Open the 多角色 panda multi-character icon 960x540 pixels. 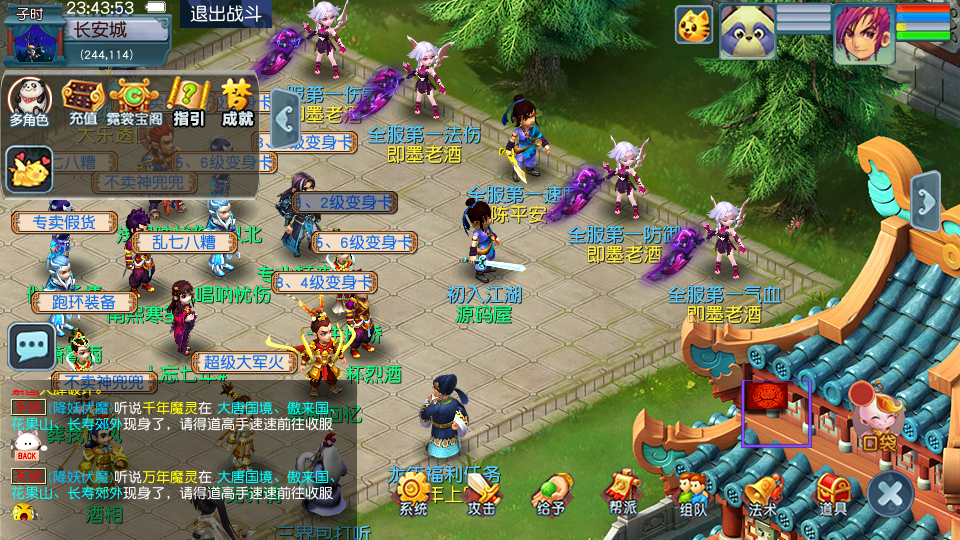[30, 101]
